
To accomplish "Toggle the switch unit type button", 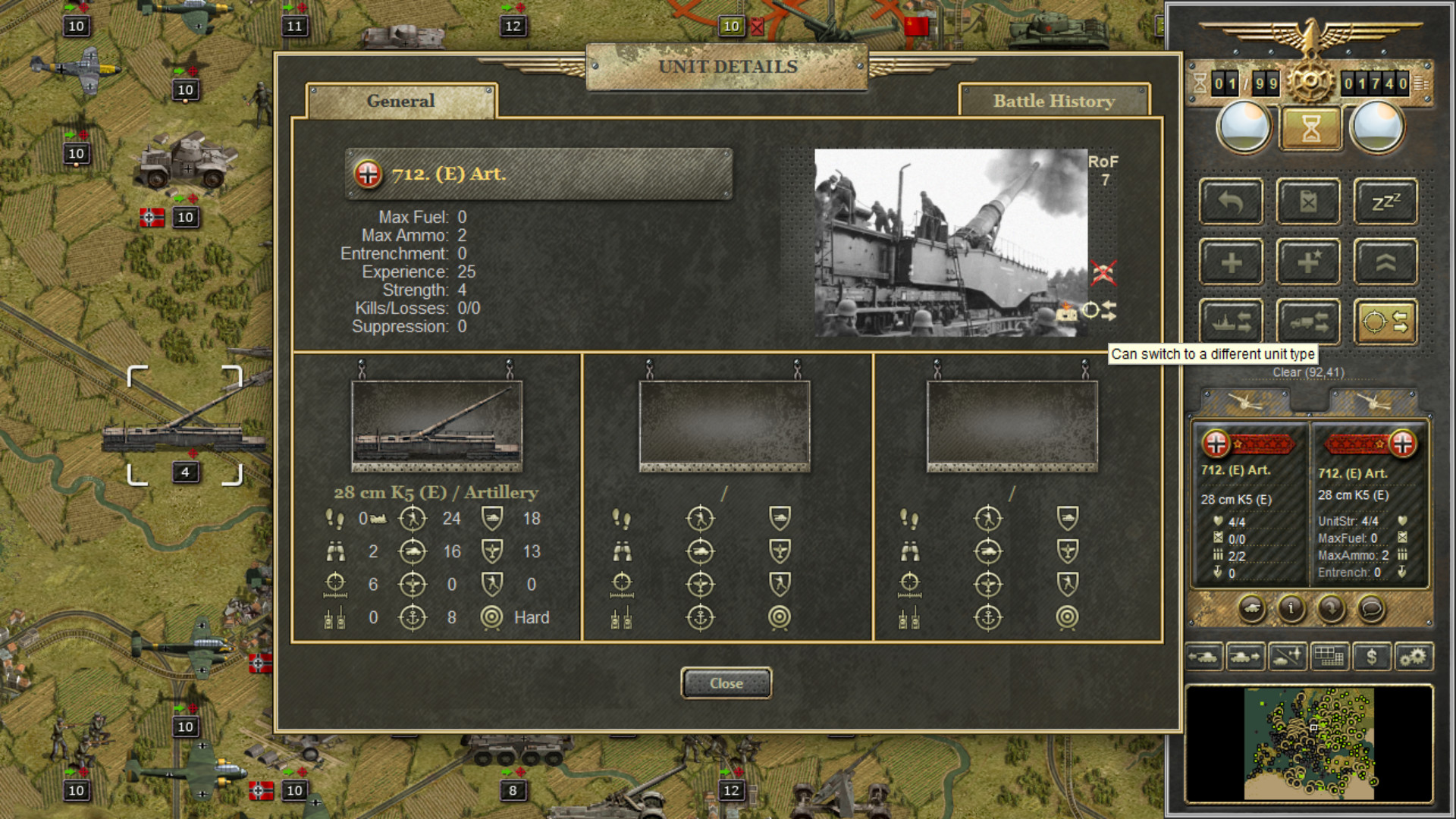I will (x=1385, y=322).
